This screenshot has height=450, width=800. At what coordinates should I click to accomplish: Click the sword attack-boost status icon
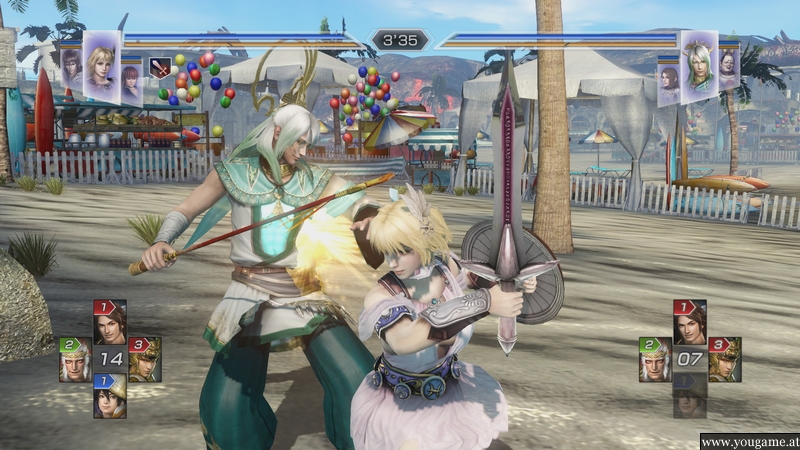click(158, 68)
